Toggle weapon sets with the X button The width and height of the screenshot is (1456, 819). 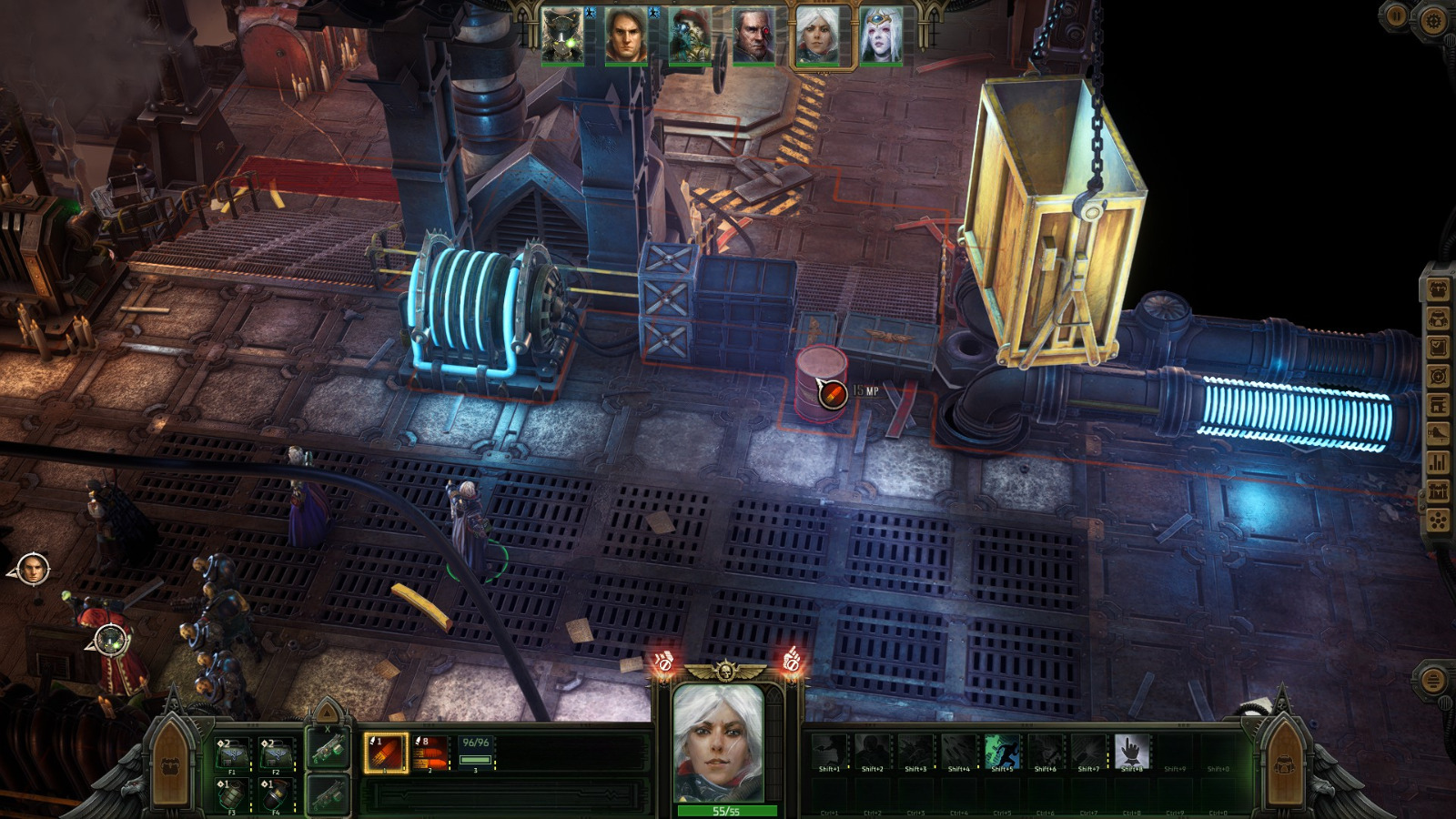click(327, 728)
